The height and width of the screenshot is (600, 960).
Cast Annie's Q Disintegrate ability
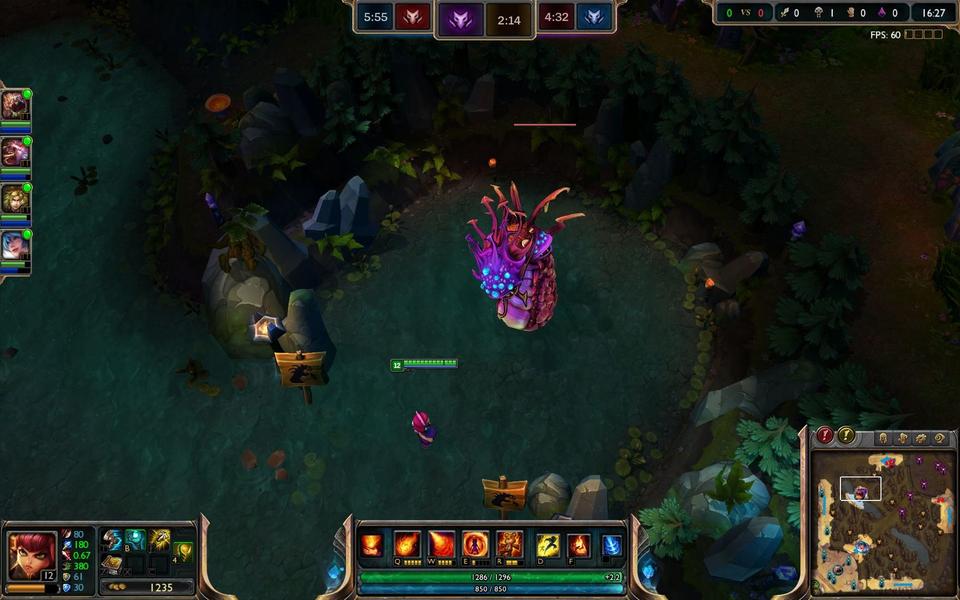(407, 545)
